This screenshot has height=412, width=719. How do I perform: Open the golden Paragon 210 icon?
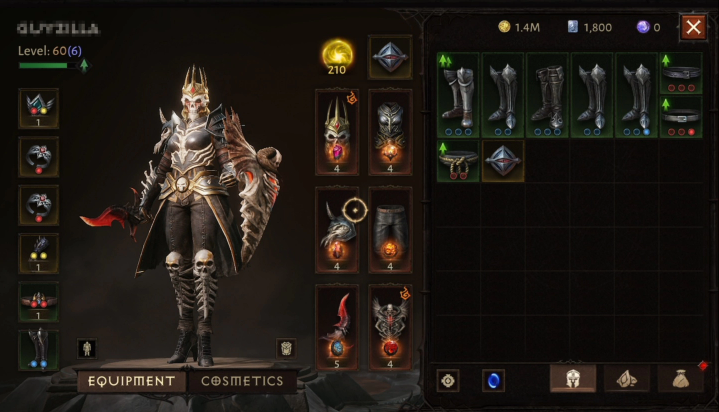coord(337,56)
